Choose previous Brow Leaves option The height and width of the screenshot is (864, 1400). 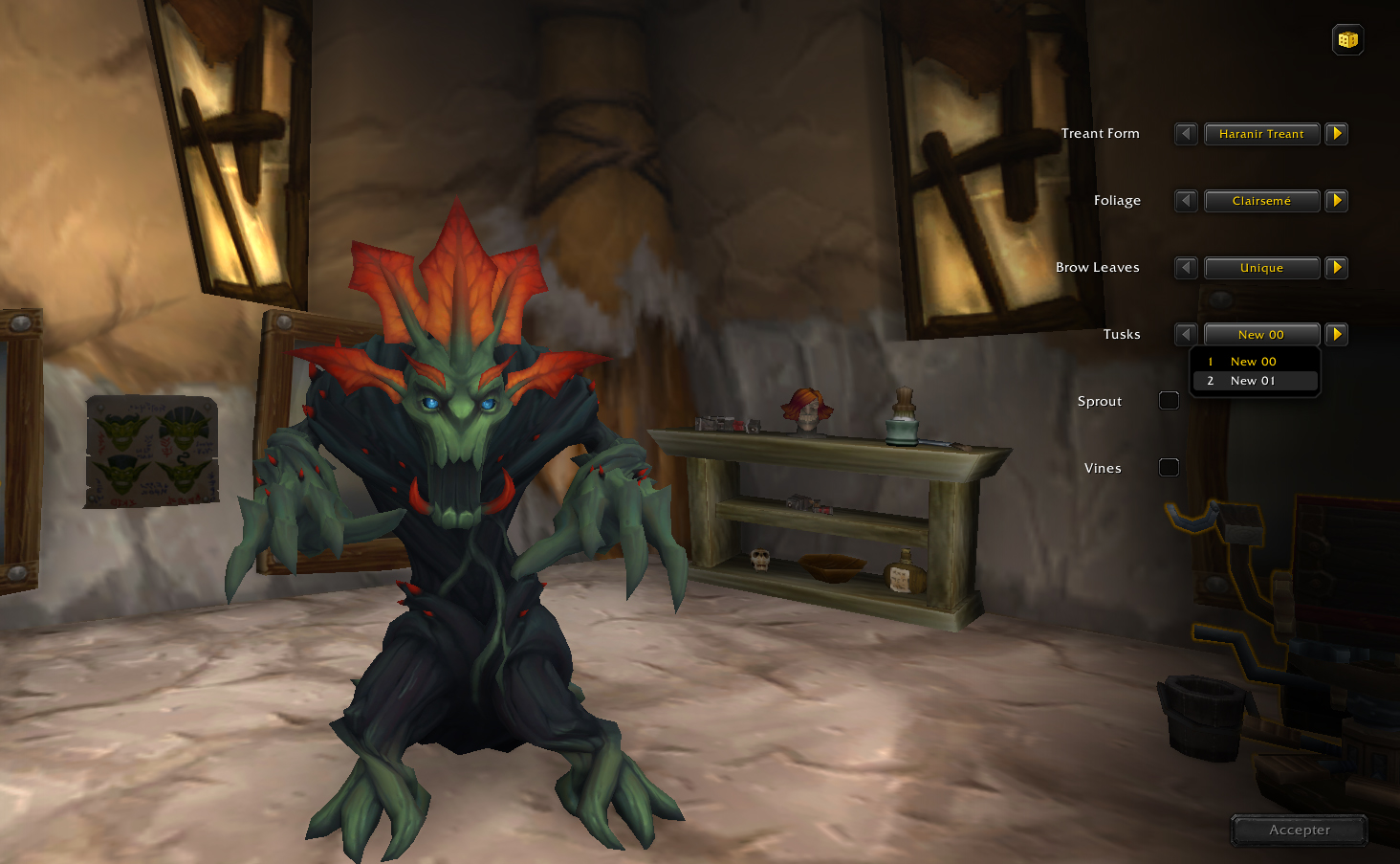coord(1186,268)
